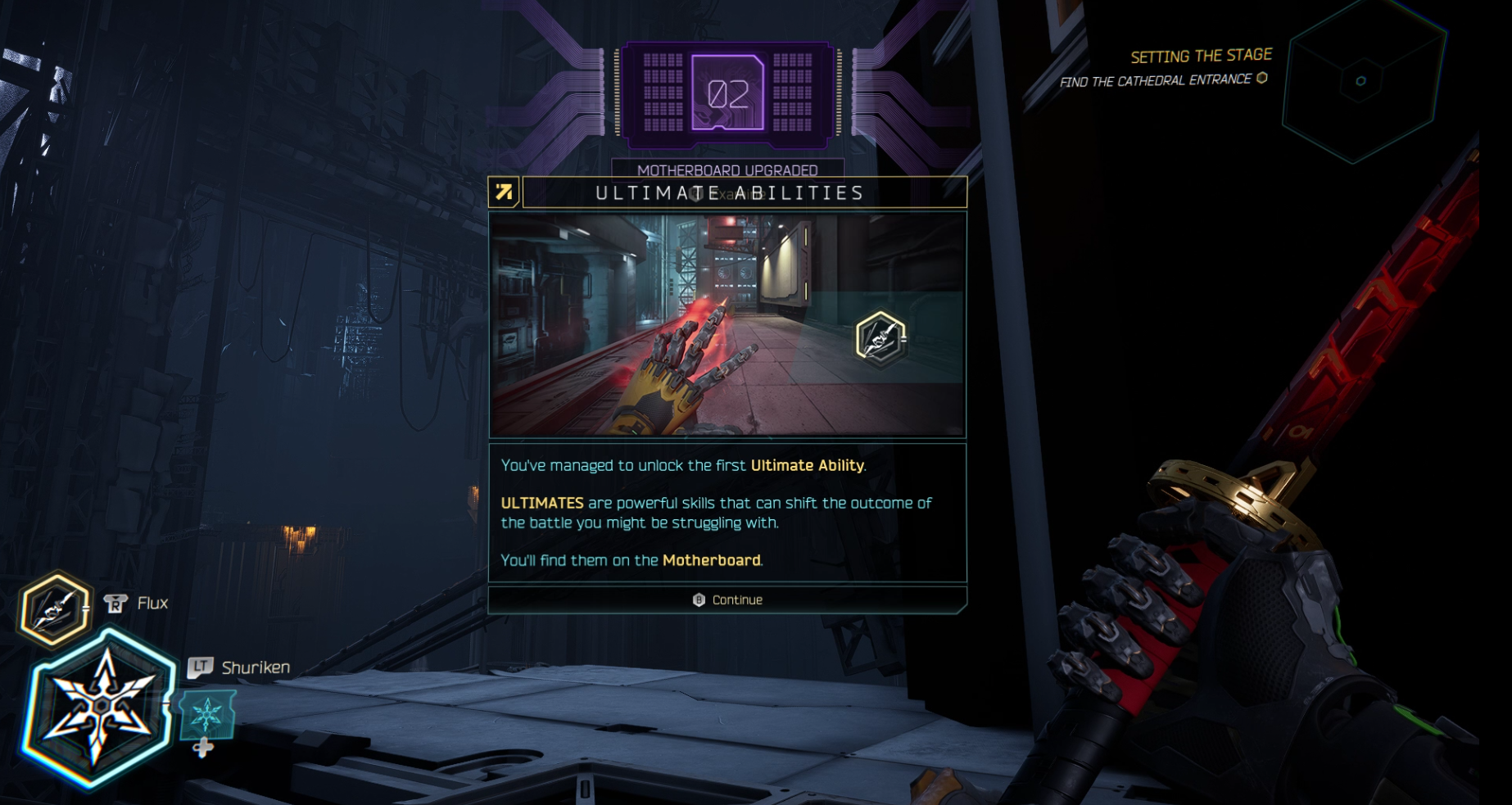Click the LT button prompt beside Shuriken
This screenshot has height=805, width=1512.
click(x=201, y=667)
